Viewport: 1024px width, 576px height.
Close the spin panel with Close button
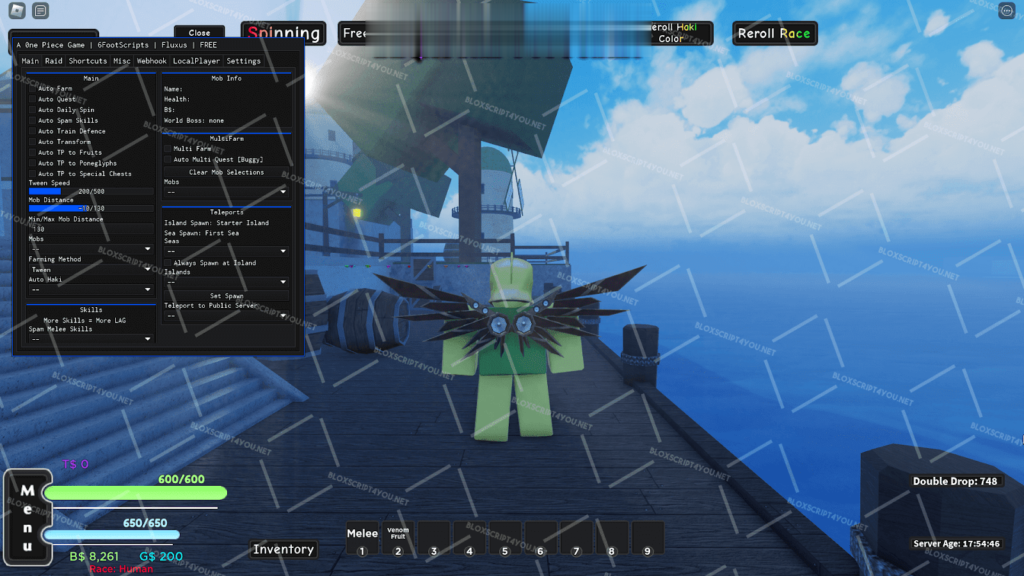(x=199, y=33)
